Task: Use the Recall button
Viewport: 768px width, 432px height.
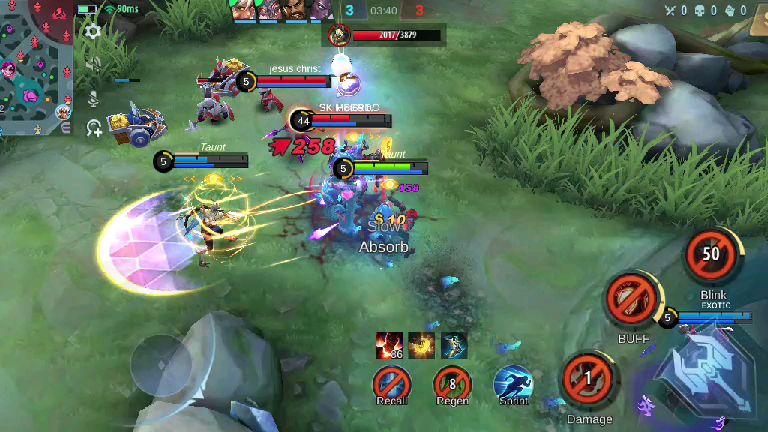Action: (x=391, y=382)
